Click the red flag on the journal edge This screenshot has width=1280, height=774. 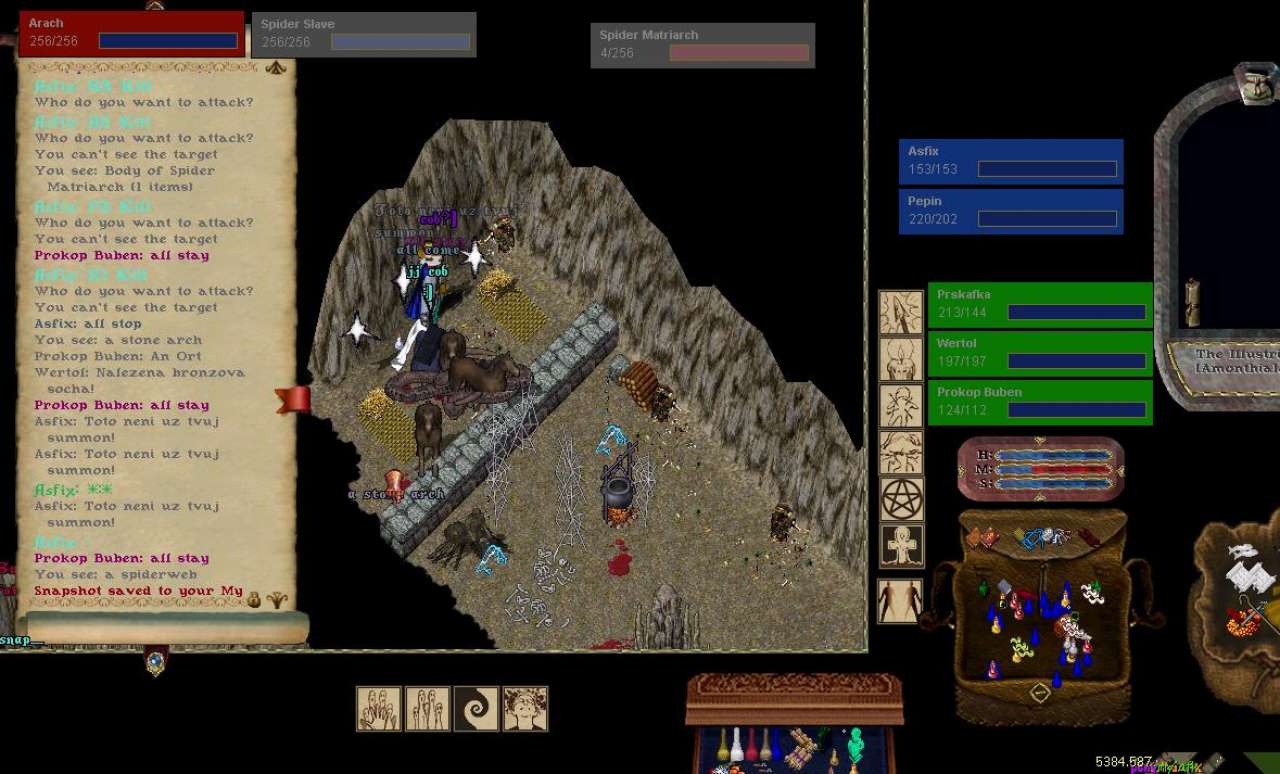[x=294, y=400]
